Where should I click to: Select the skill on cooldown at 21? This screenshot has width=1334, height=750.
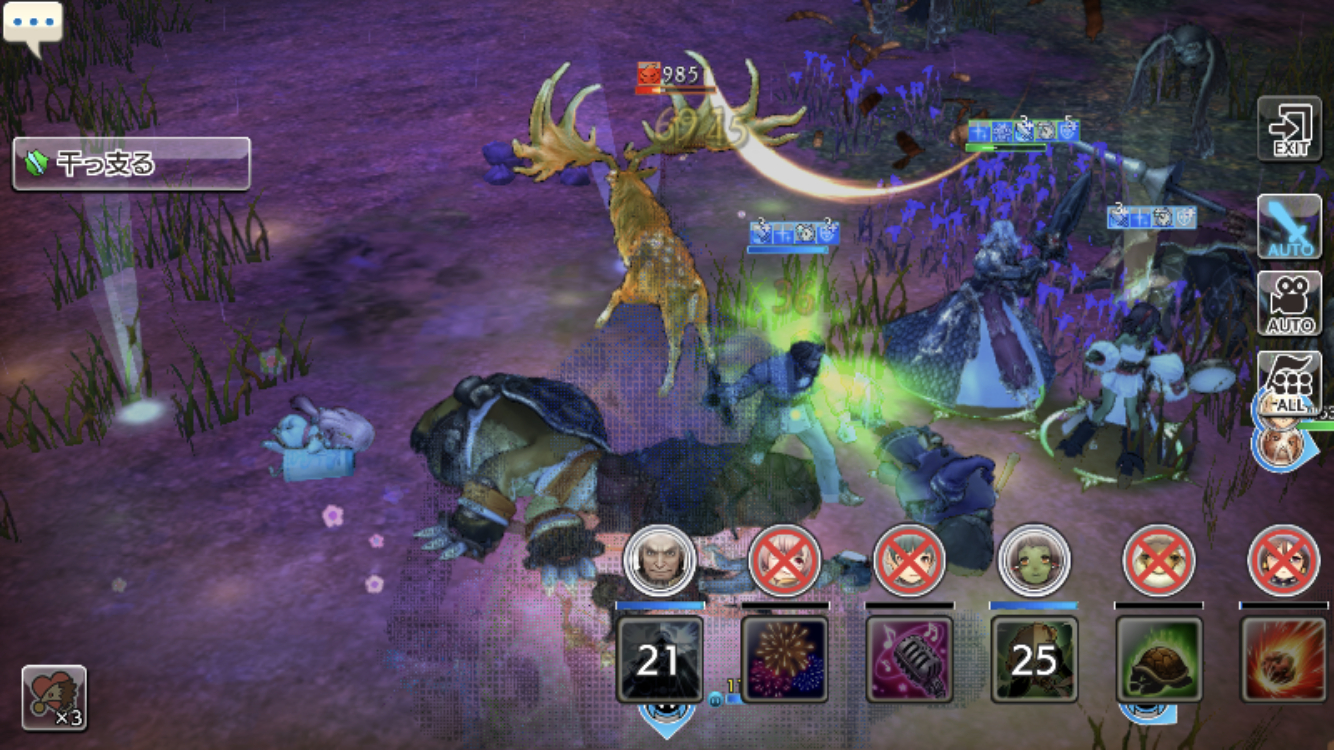659,659
